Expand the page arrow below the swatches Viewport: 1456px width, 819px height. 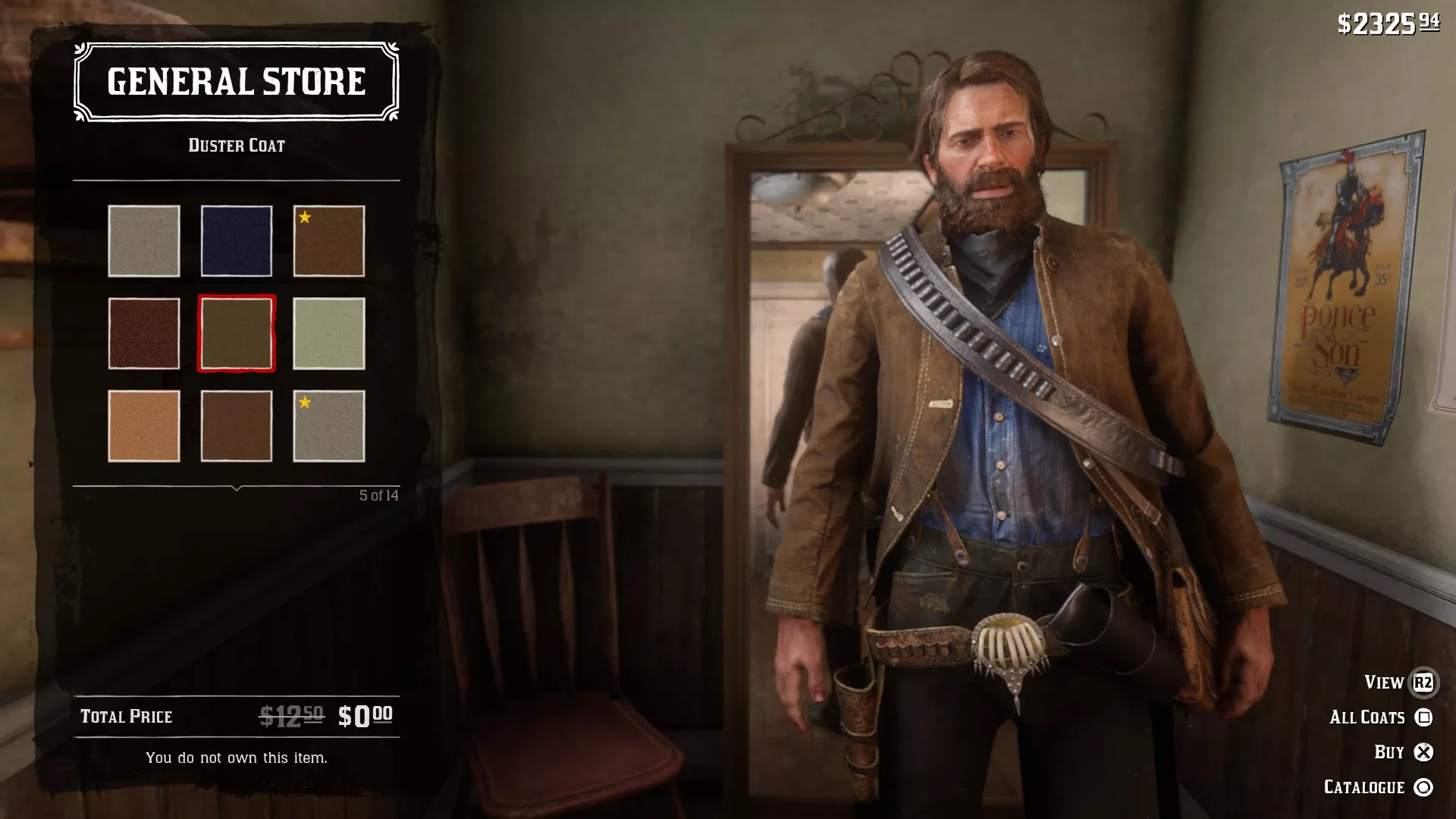click(235, 488)
